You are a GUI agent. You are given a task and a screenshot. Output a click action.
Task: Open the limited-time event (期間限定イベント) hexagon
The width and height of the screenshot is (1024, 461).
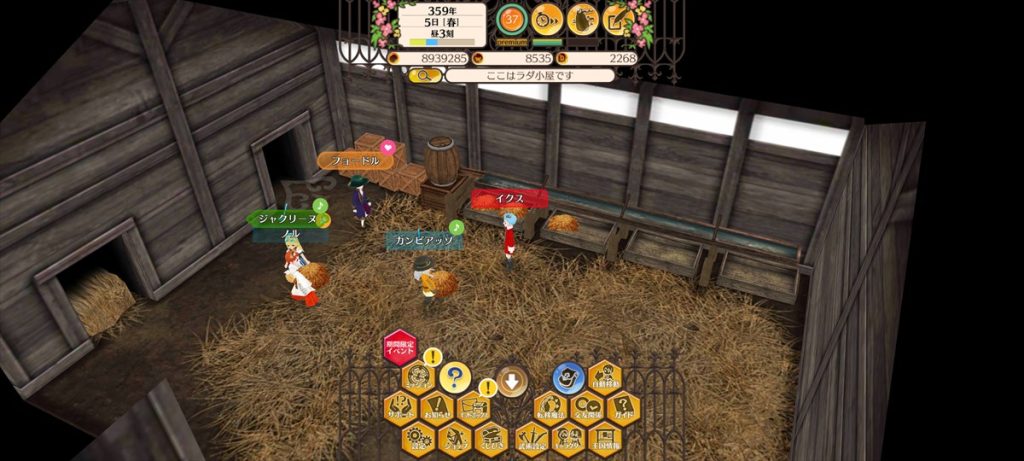click(x=401, y=348)
